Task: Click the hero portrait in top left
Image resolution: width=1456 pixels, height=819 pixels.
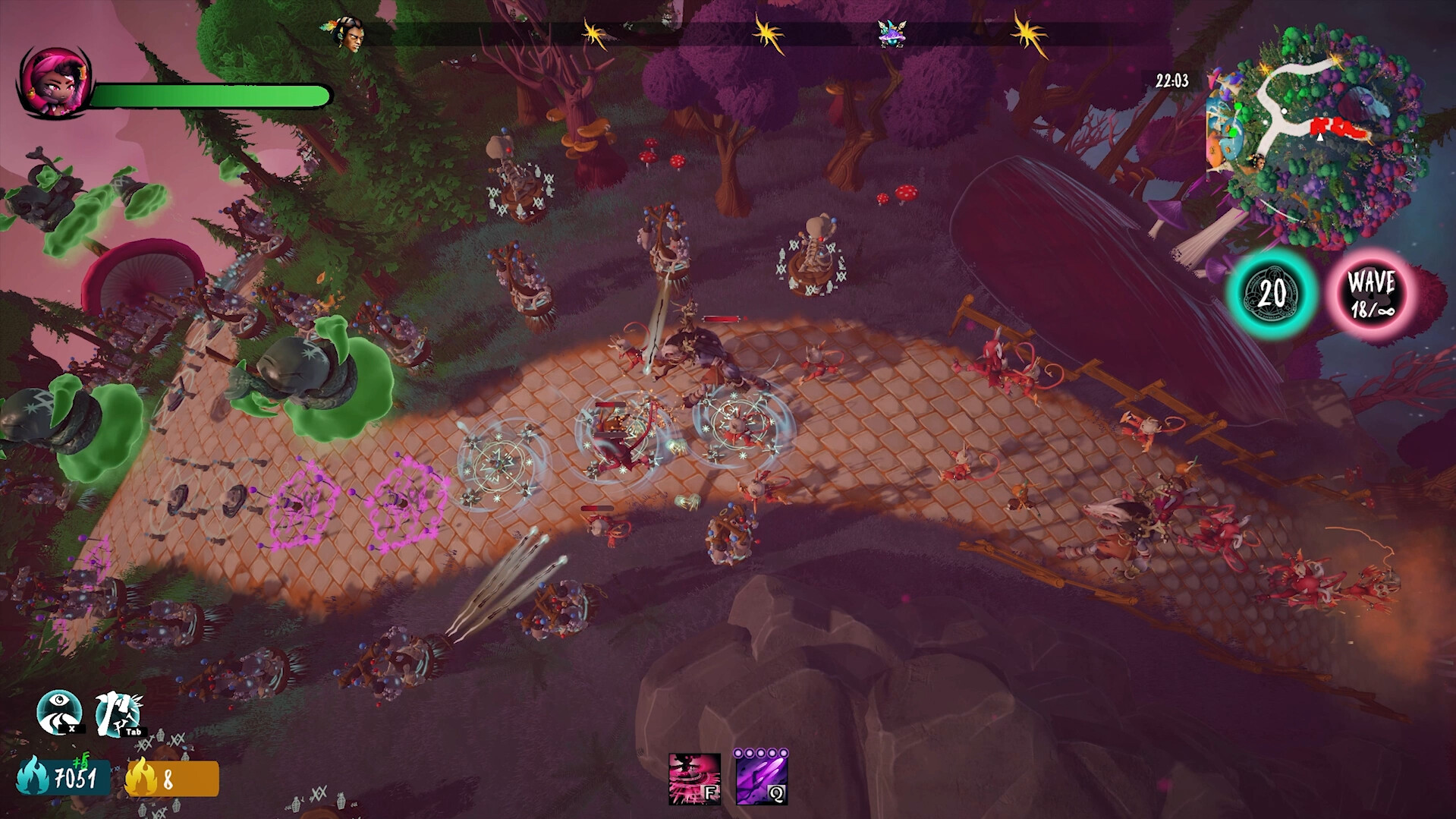Action: 53,83
